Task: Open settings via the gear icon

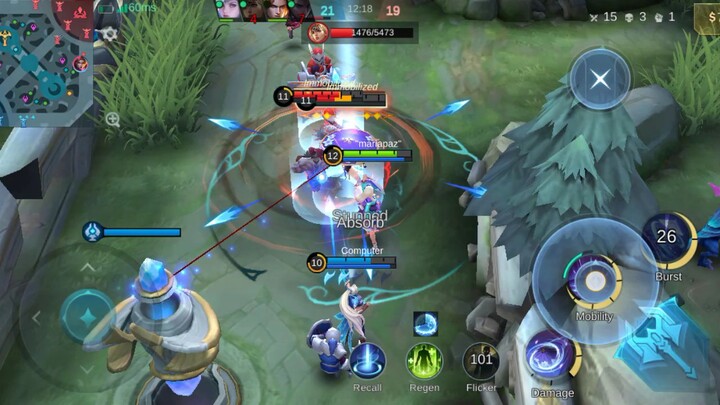Action: click(x=109, y=34)
